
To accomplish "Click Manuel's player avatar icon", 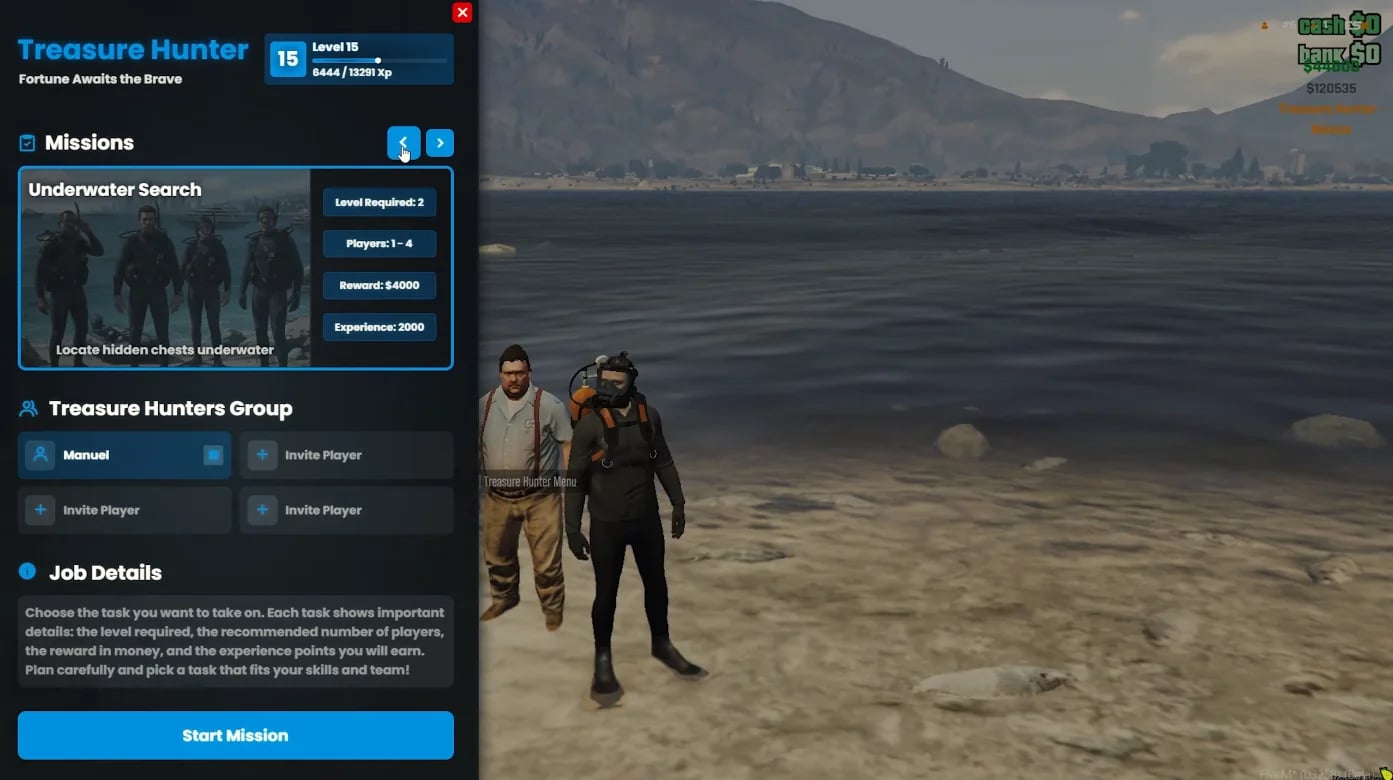I will (40, 455).
